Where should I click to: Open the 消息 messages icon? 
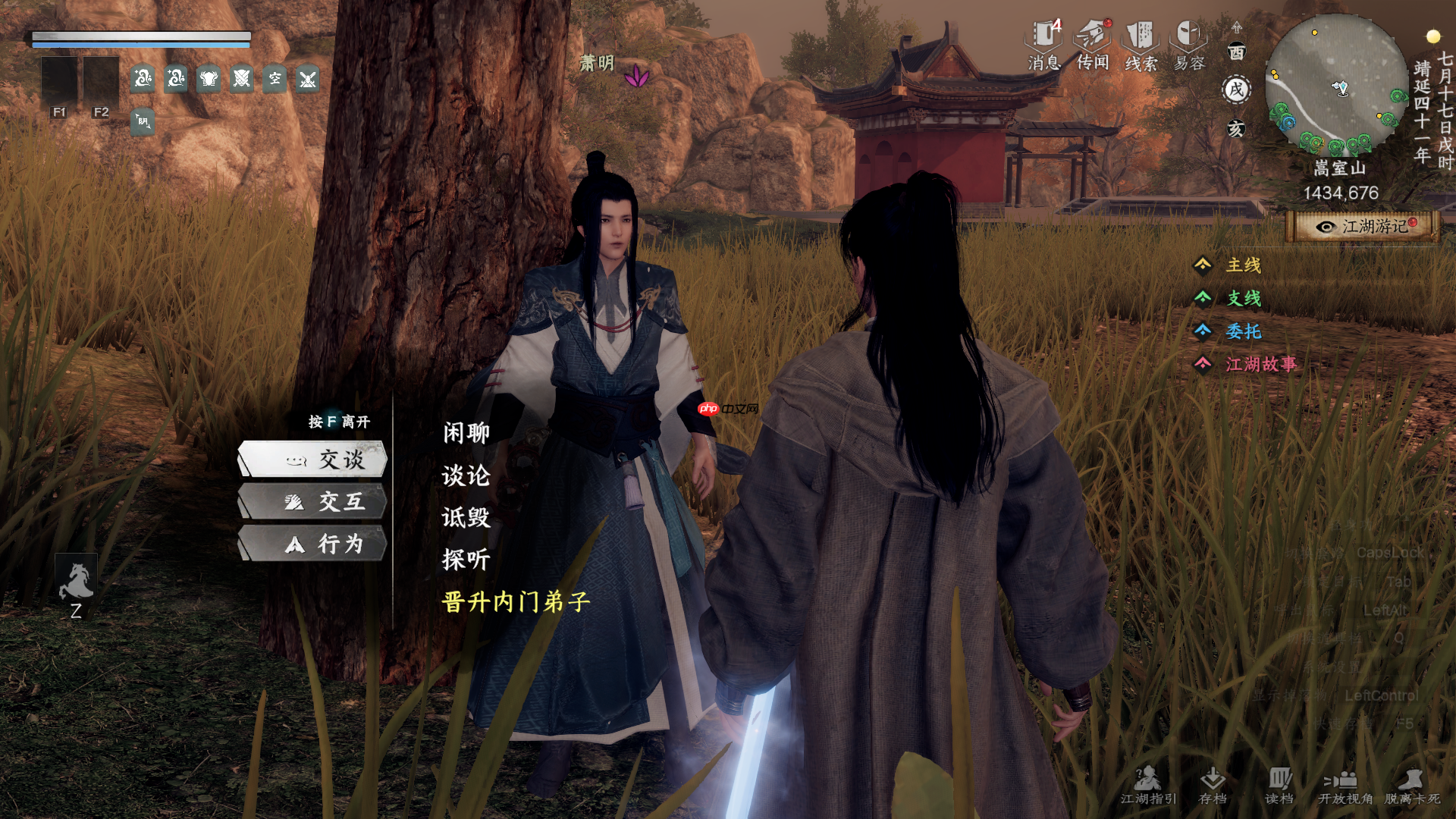point(1044,44)
